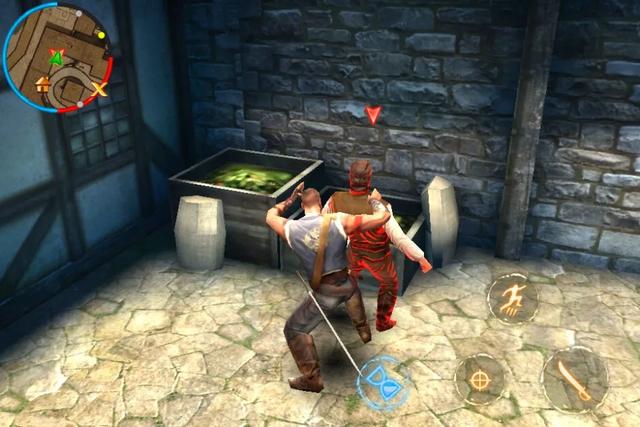Trigger the blue hourglass slow-time ability

click(384, 382)
